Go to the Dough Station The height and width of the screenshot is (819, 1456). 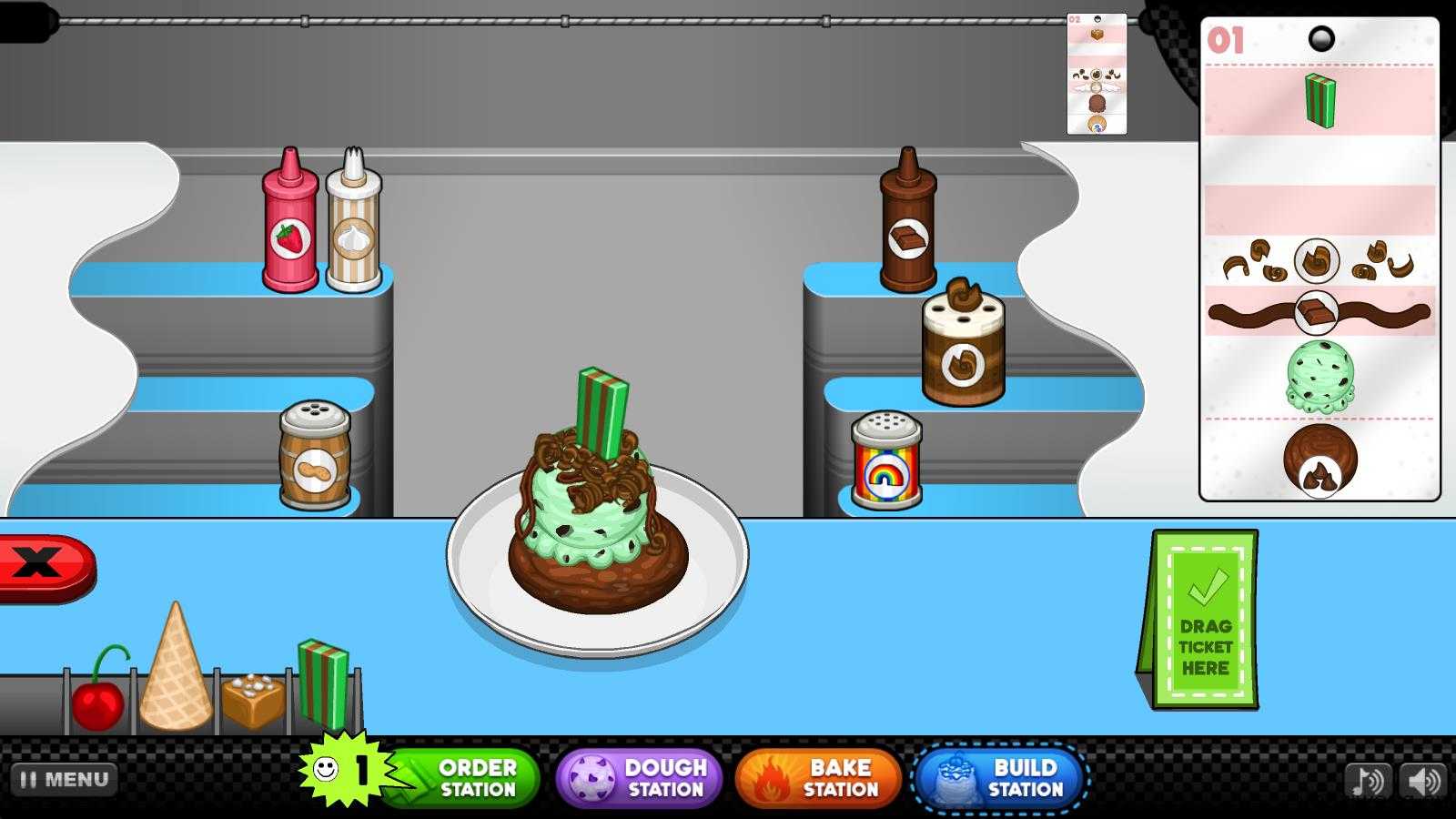tap(639, 778)
